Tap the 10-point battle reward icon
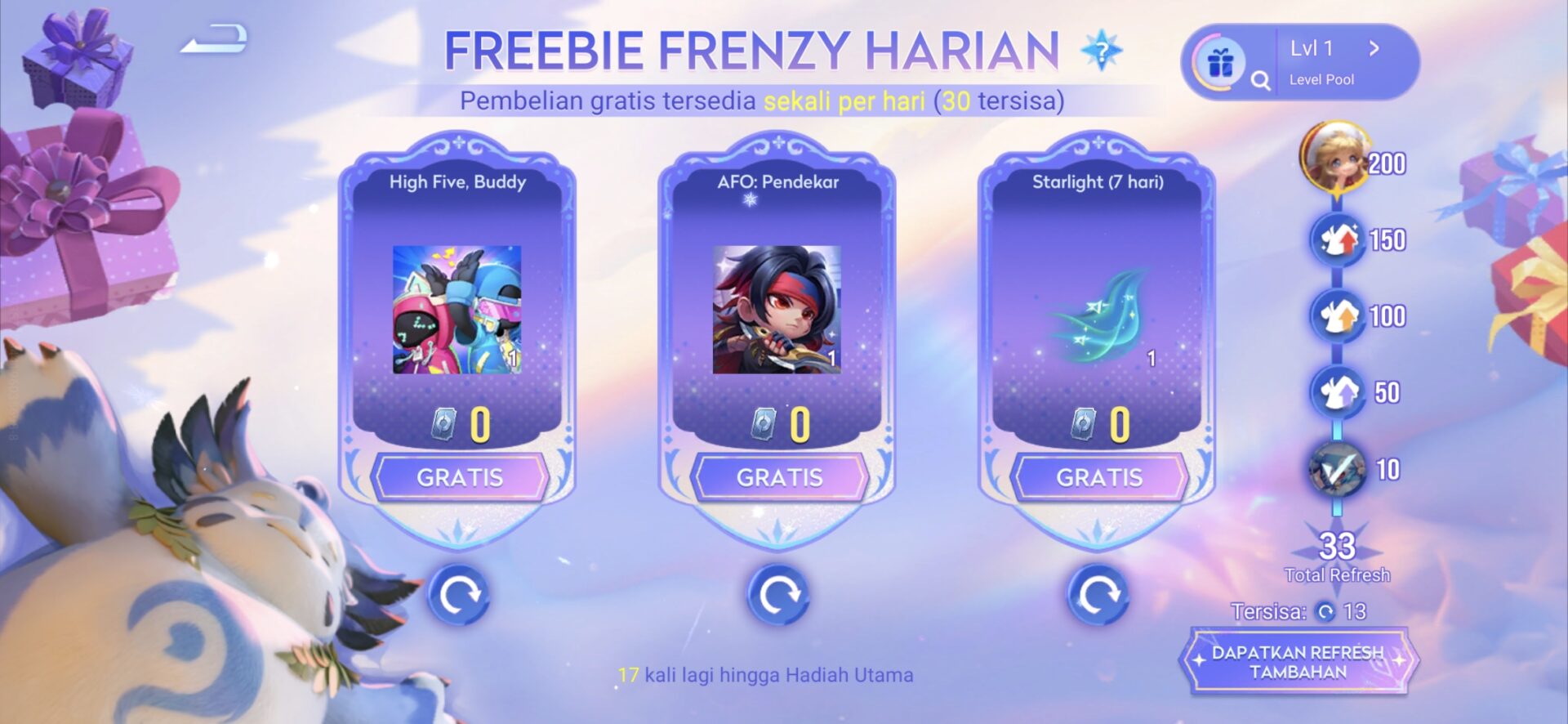Image resolution: width=1568 pixels, height=724 pixels. pos(1338,469)
